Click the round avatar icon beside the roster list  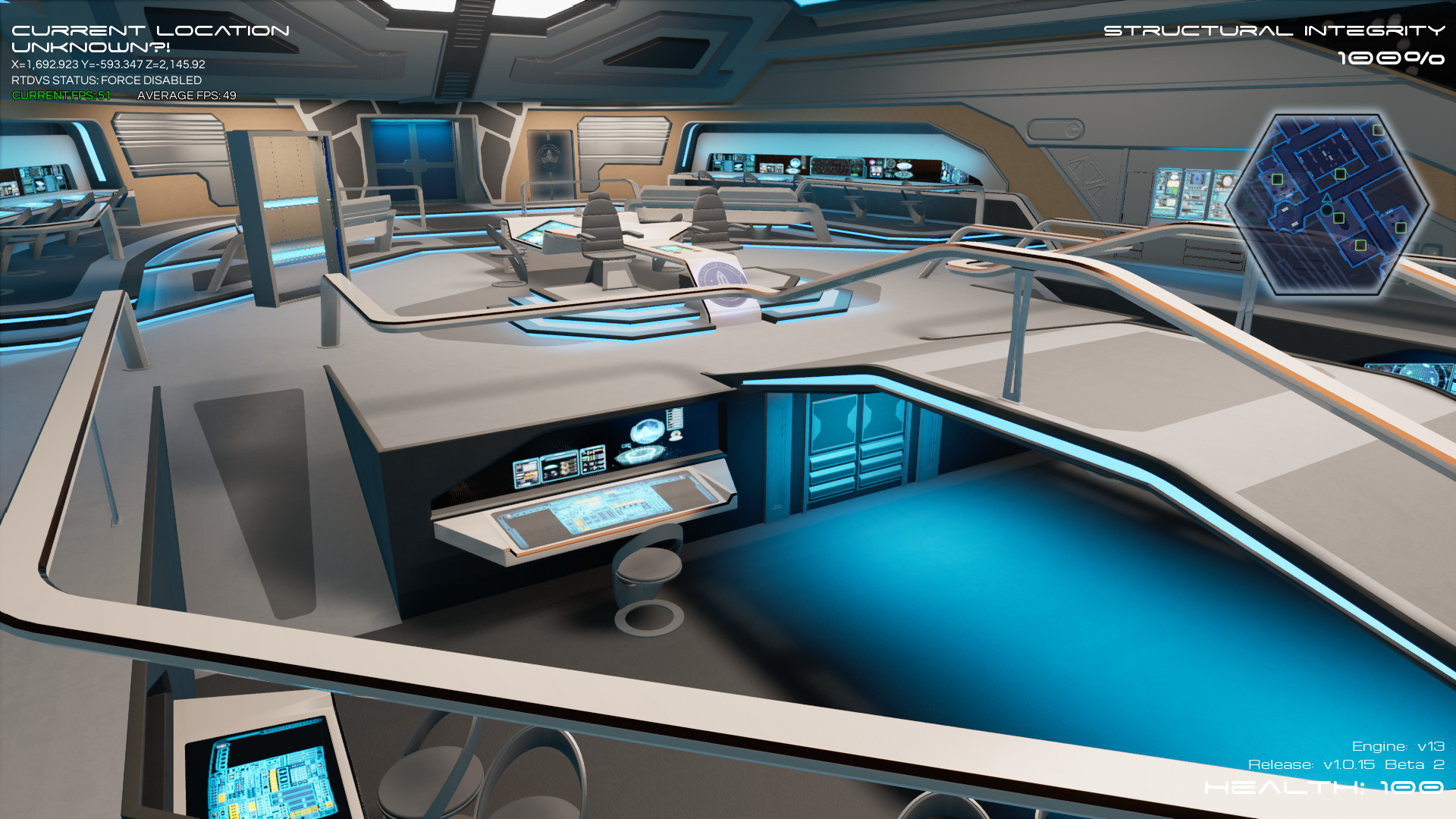coord(676,436)
